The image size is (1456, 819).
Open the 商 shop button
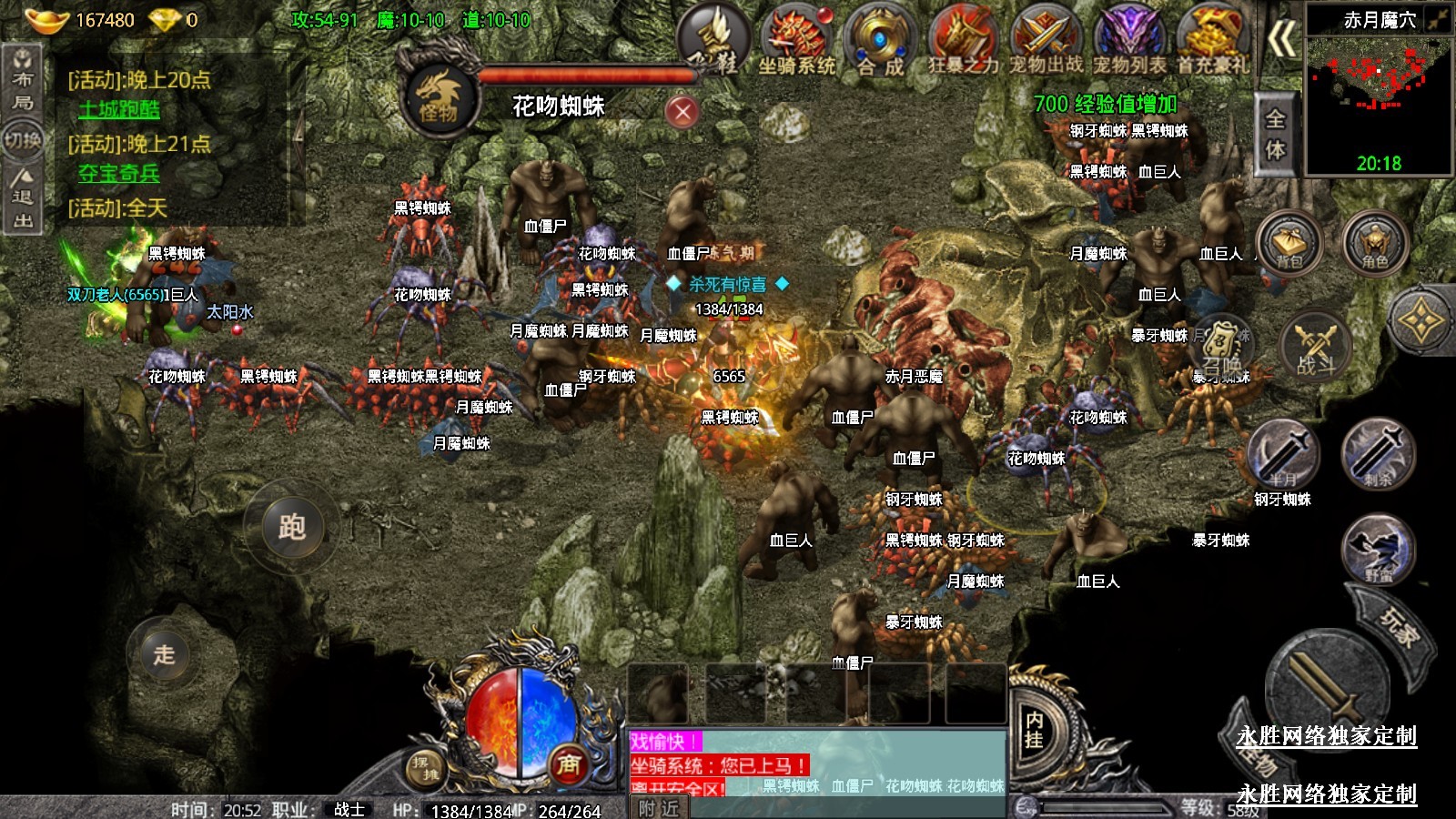click(569, 764)
